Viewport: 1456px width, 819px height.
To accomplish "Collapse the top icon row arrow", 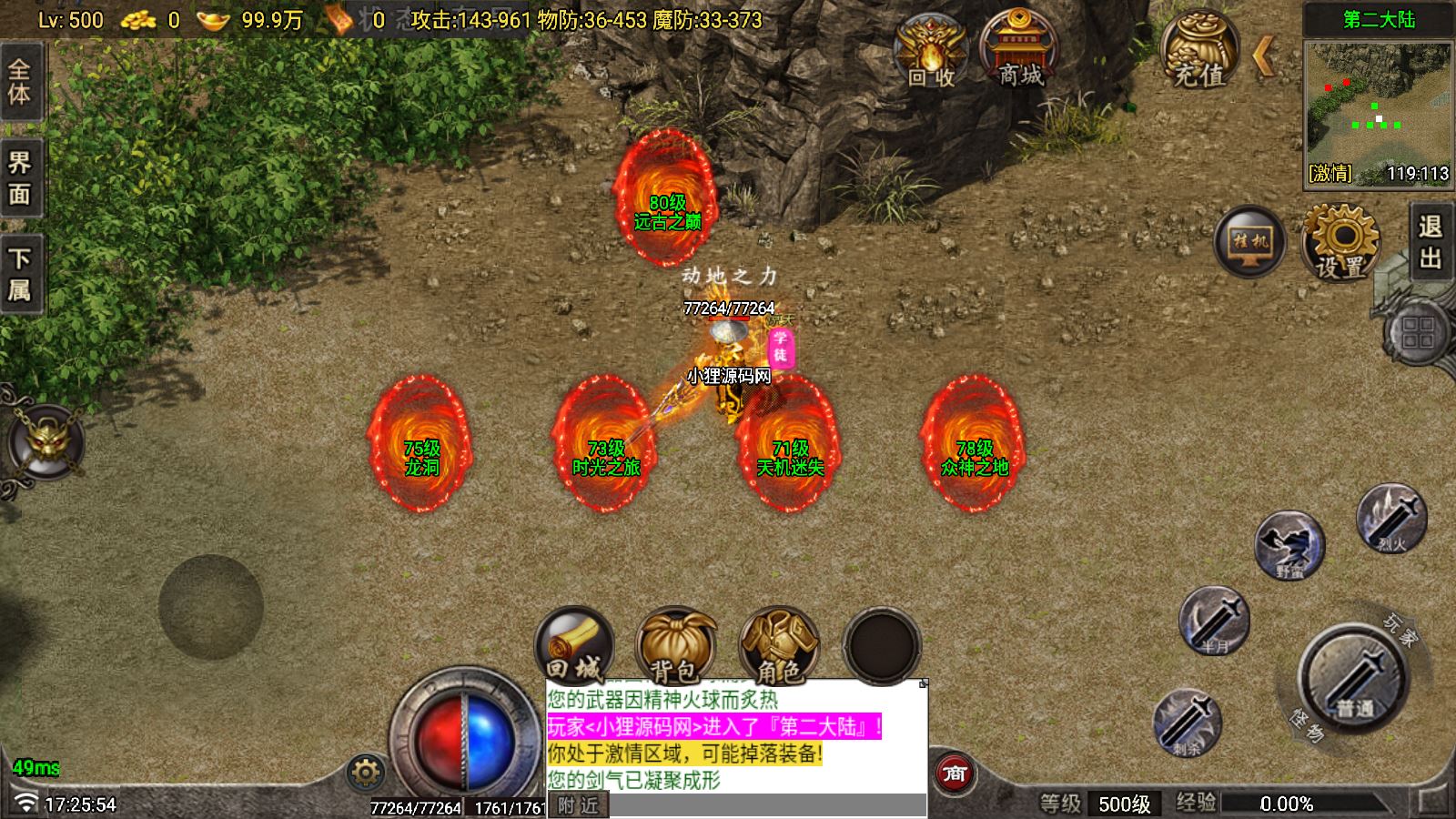I will [x=1263, y=56].
